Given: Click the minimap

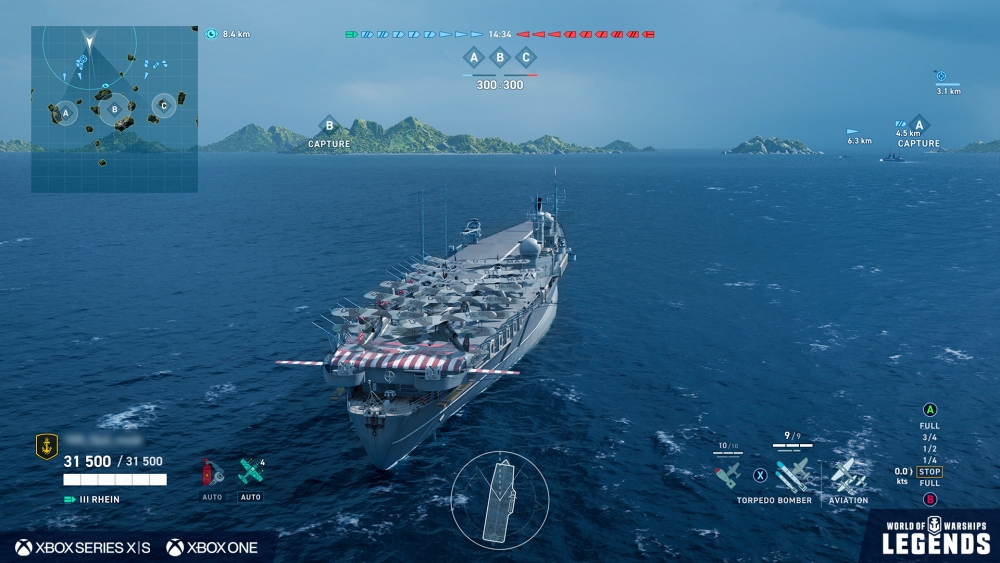Looking at the screenshot, I should [114, 109].
